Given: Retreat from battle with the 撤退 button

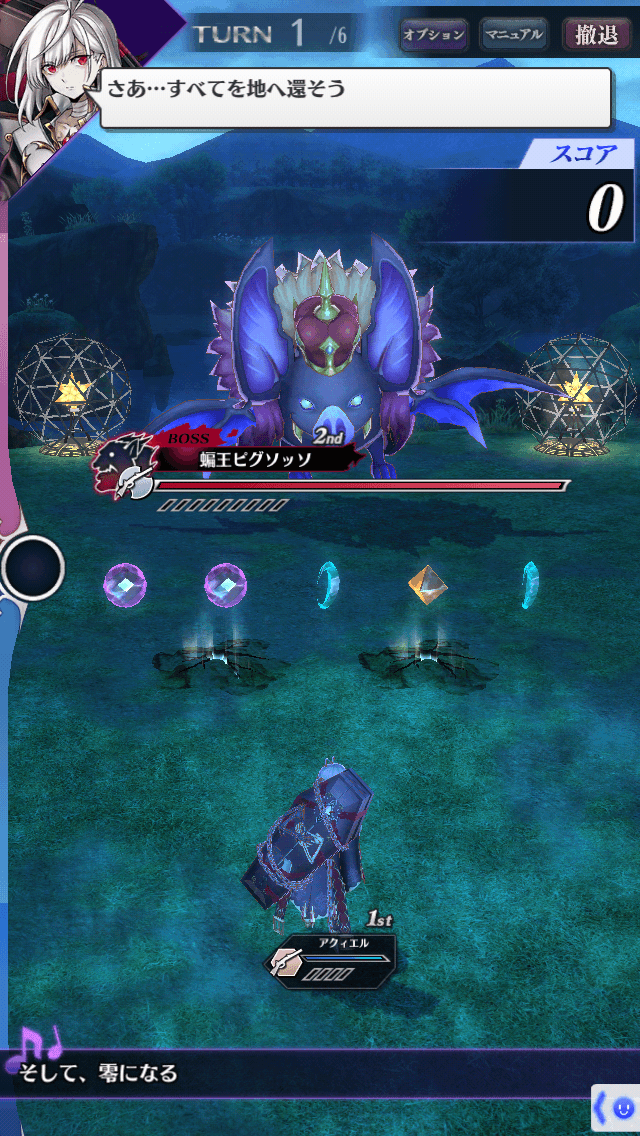Looking at the screenshot, I should pos(596,34).
